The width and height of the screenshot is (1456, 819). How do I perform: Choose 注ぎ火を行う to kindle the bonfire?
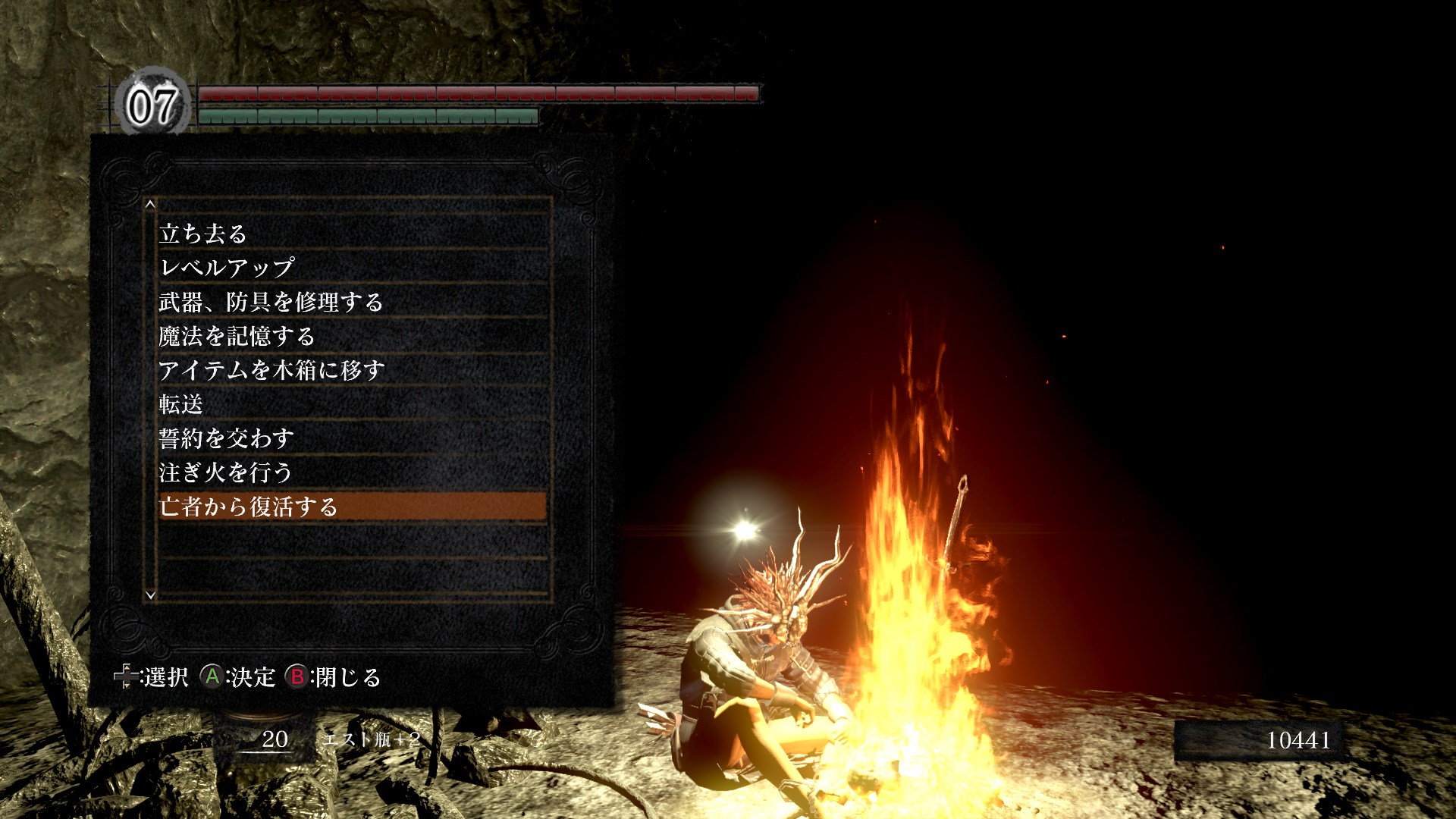click(225, 472)
